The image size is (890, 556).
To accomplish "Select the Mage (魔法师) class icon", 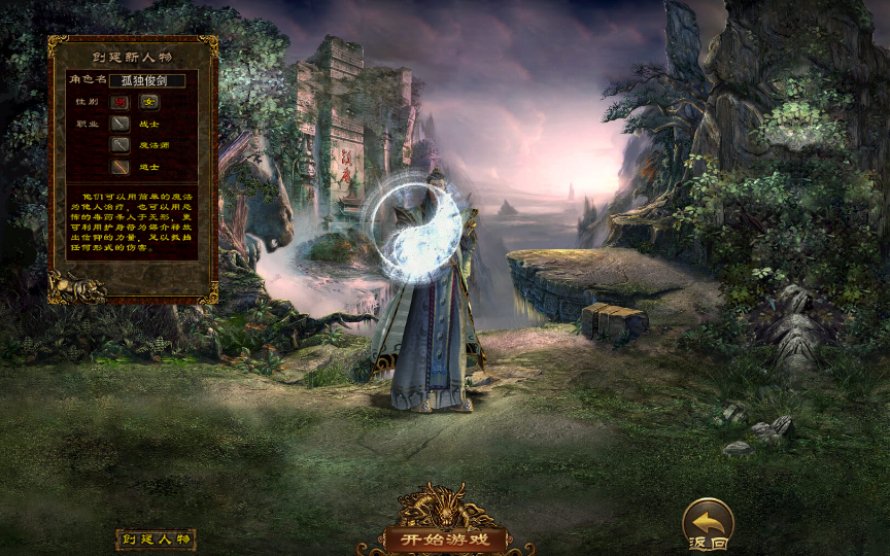I will 122,145.
